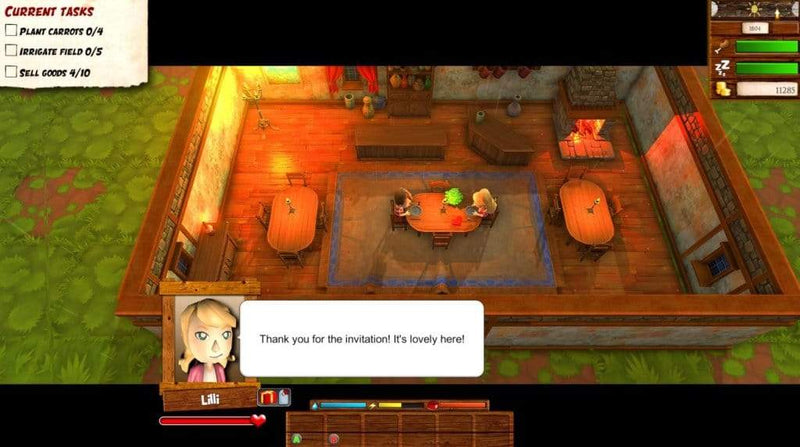
Task: Click the Current tasks header
Action: 50,12
